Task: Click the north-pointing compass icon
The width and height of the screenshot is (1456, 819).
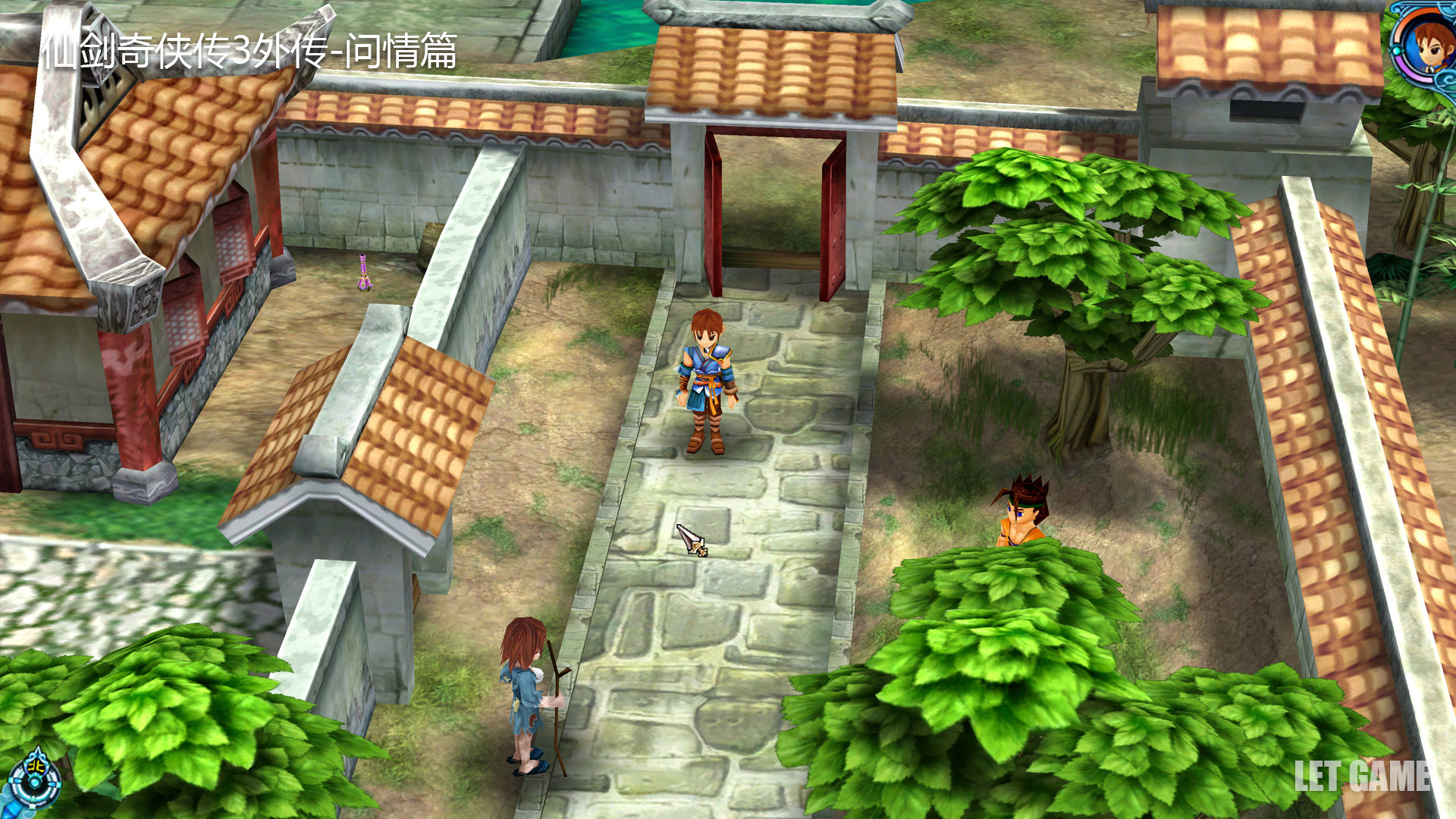Action: pyautogui.click(x=34, y=776)
